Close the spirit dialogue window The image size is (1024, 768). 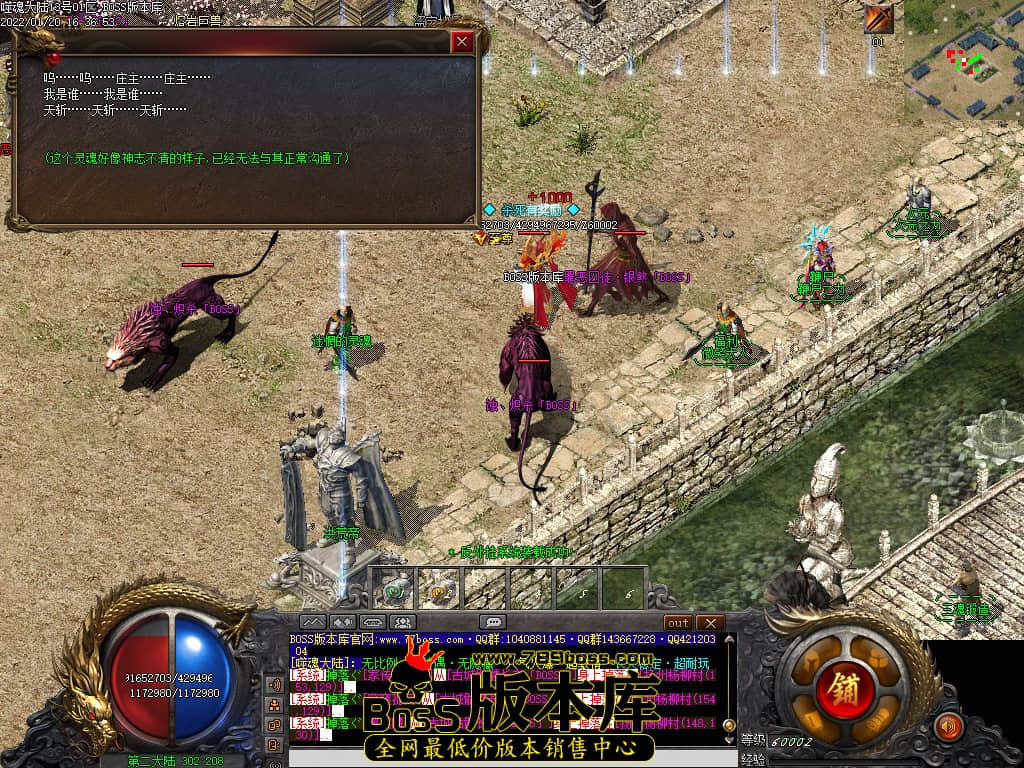click(x=461, y=42)
